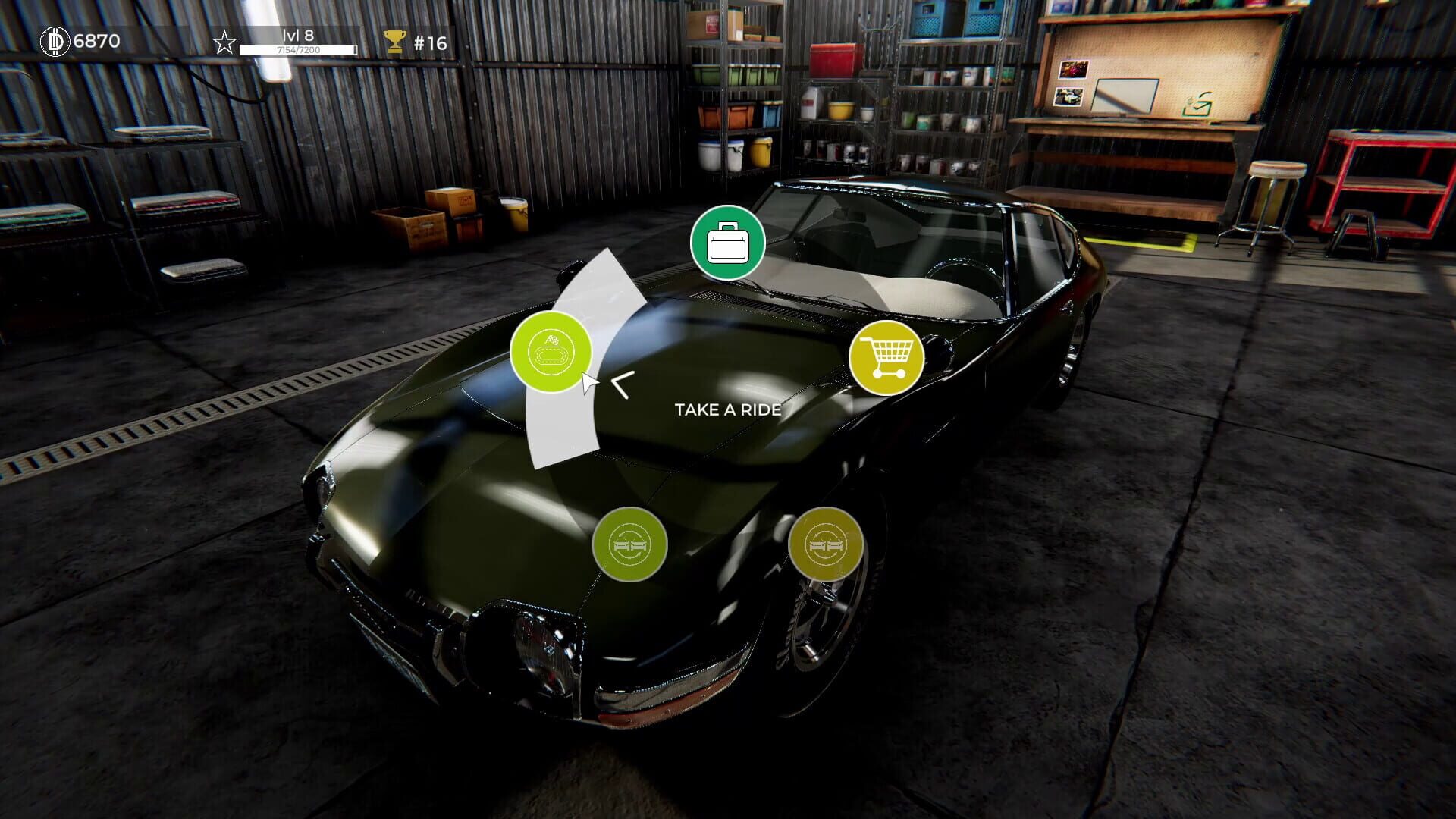Select the Take a Ride race track icon
The height and width of the screenshot is (819, 1456).
[x=552, y=353]
